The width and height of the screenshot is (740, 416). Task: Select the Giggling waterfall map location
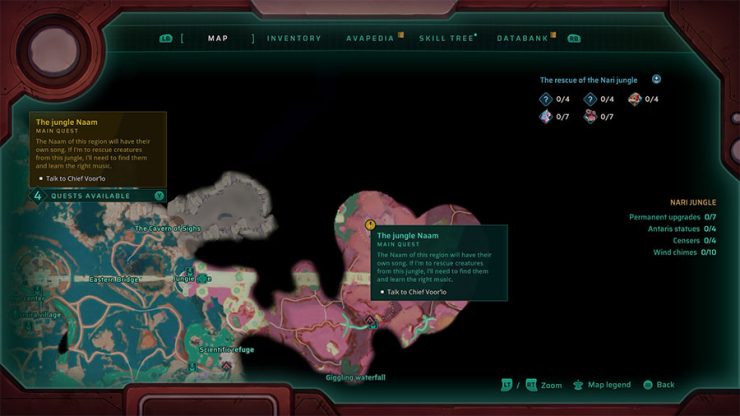355,377
